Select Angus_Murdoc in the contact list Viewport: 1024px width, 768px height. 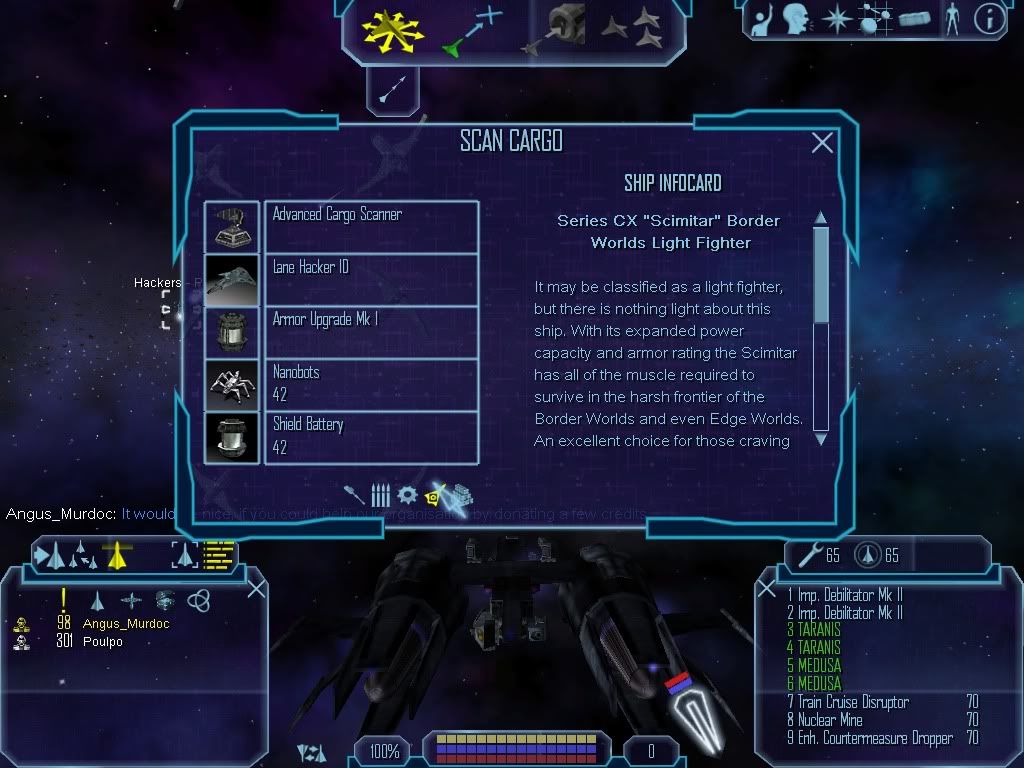[125, 624]
